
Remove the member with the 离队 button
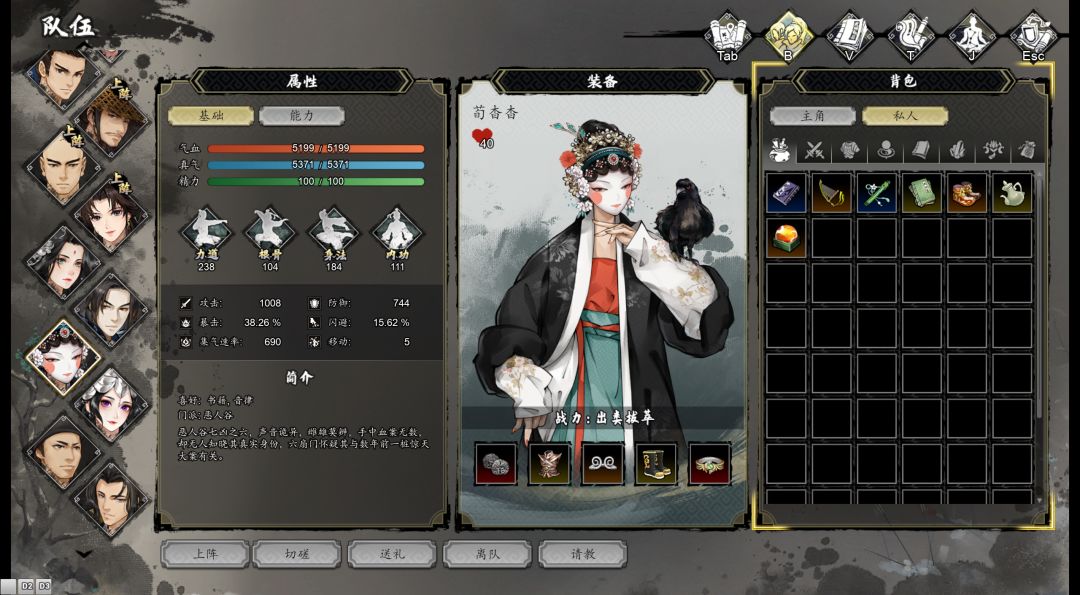click(x=487, y=554)
